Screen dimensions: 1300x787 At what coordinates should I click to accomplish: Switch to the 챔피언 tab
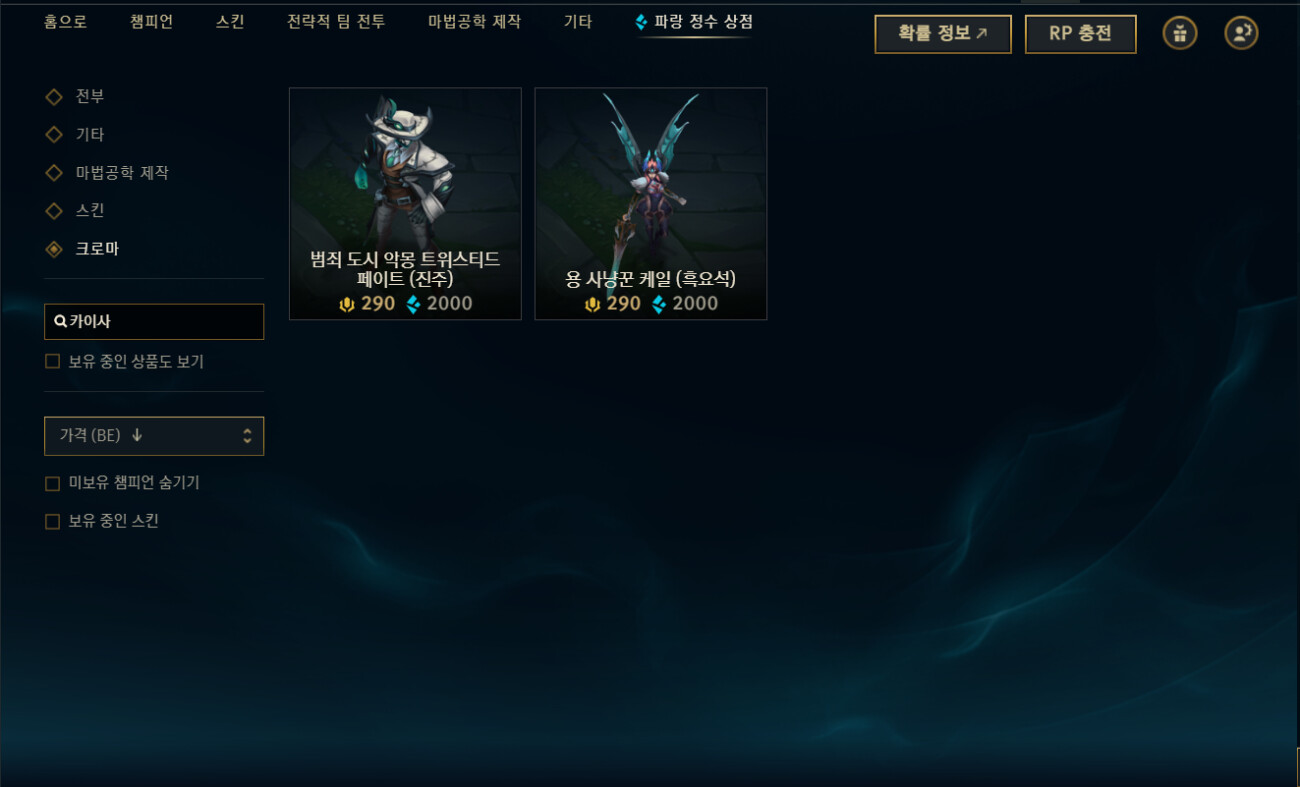click(150, 20)
